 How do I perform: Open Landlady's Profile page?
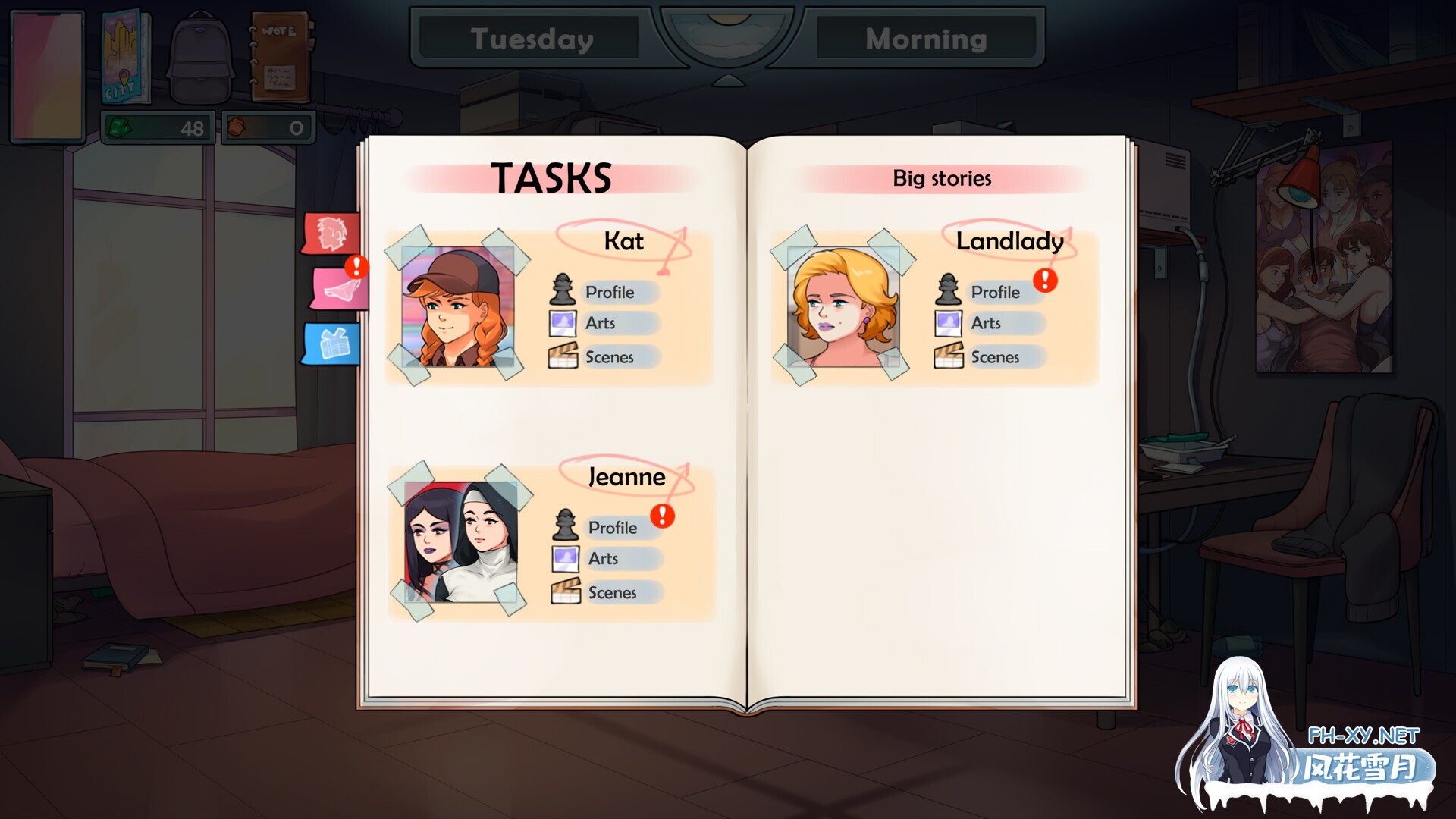click(995, 292)
